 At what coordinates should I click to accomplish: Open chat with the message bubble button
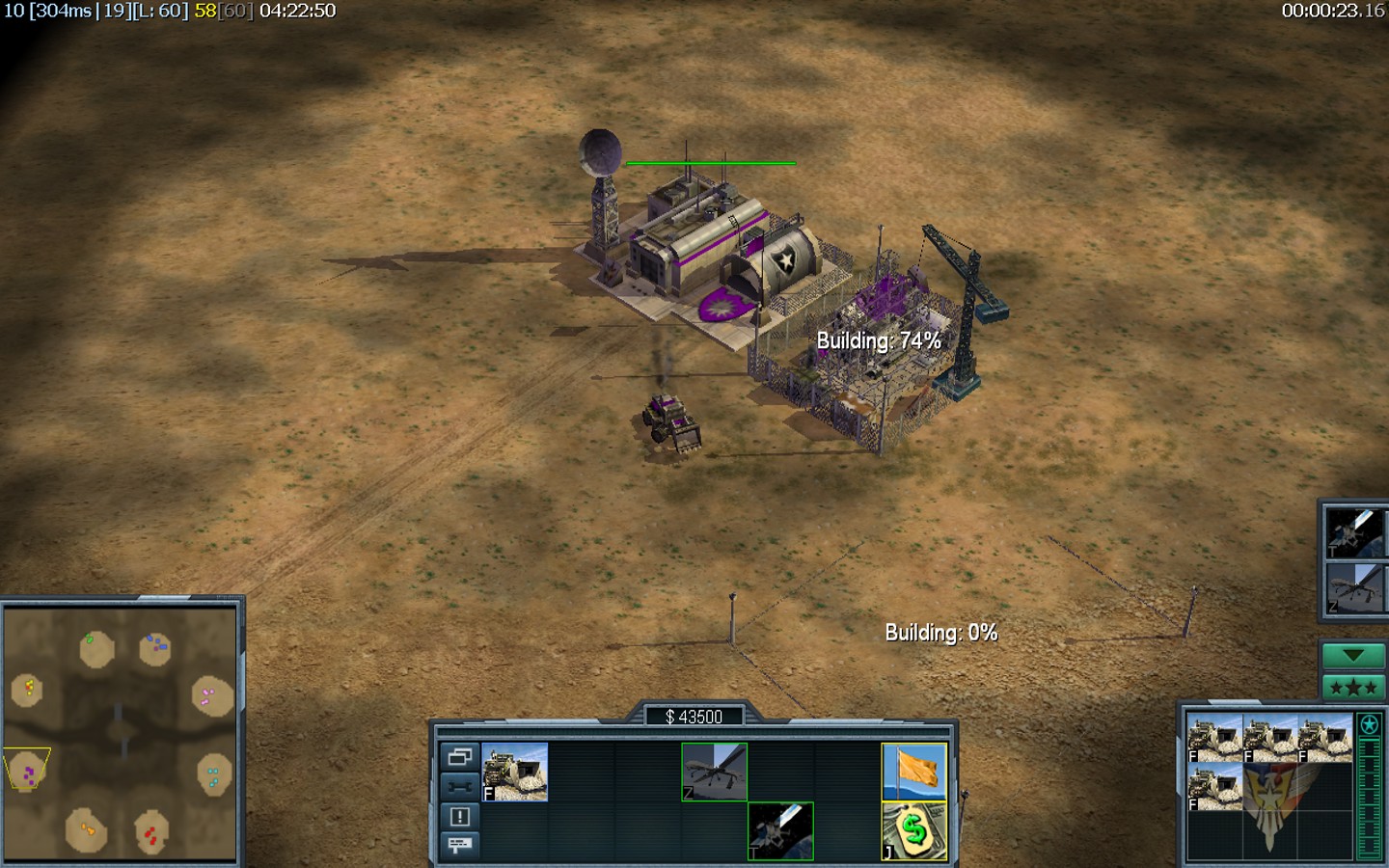[459, 845]
